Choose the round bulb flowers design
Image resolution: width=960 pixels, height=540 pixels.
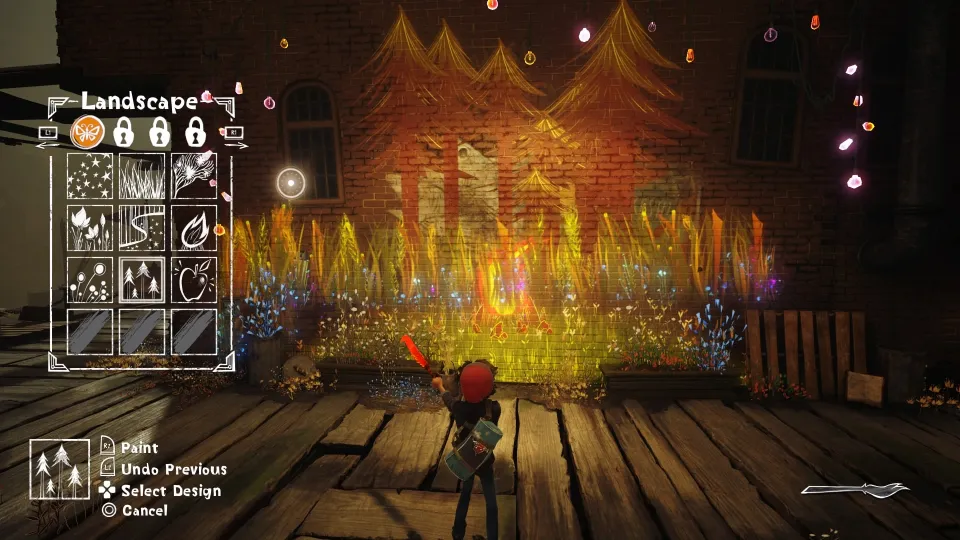click(x=90, y=279)
